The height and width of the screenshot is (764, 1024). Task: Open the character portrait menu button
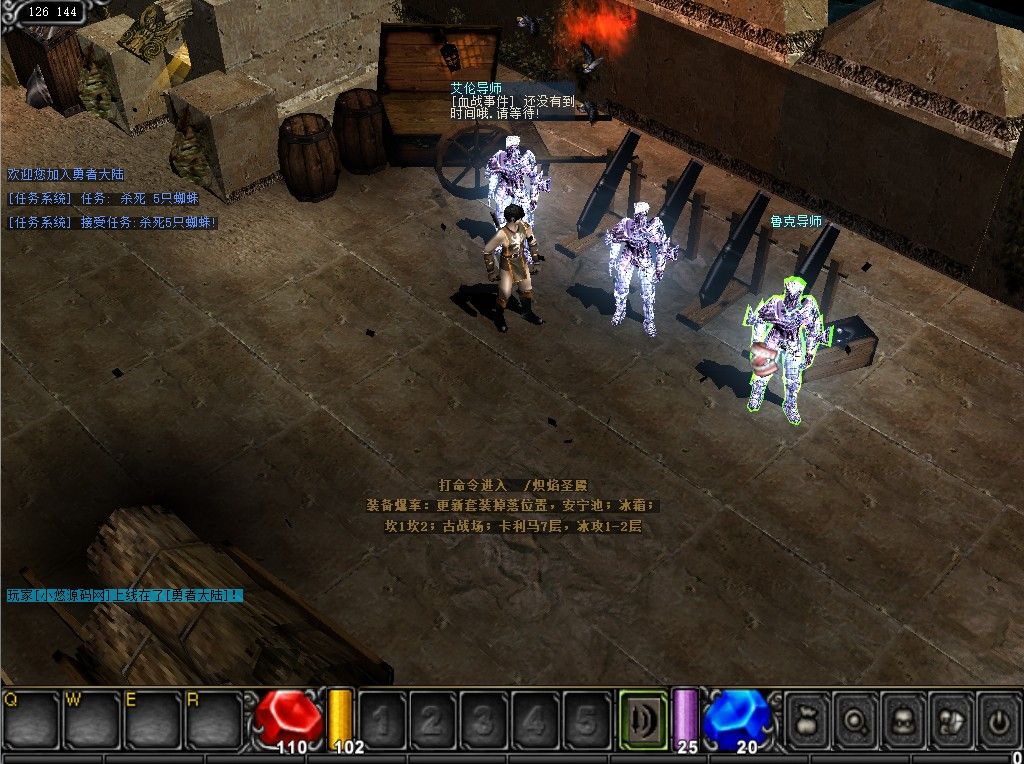pos(905,719)
